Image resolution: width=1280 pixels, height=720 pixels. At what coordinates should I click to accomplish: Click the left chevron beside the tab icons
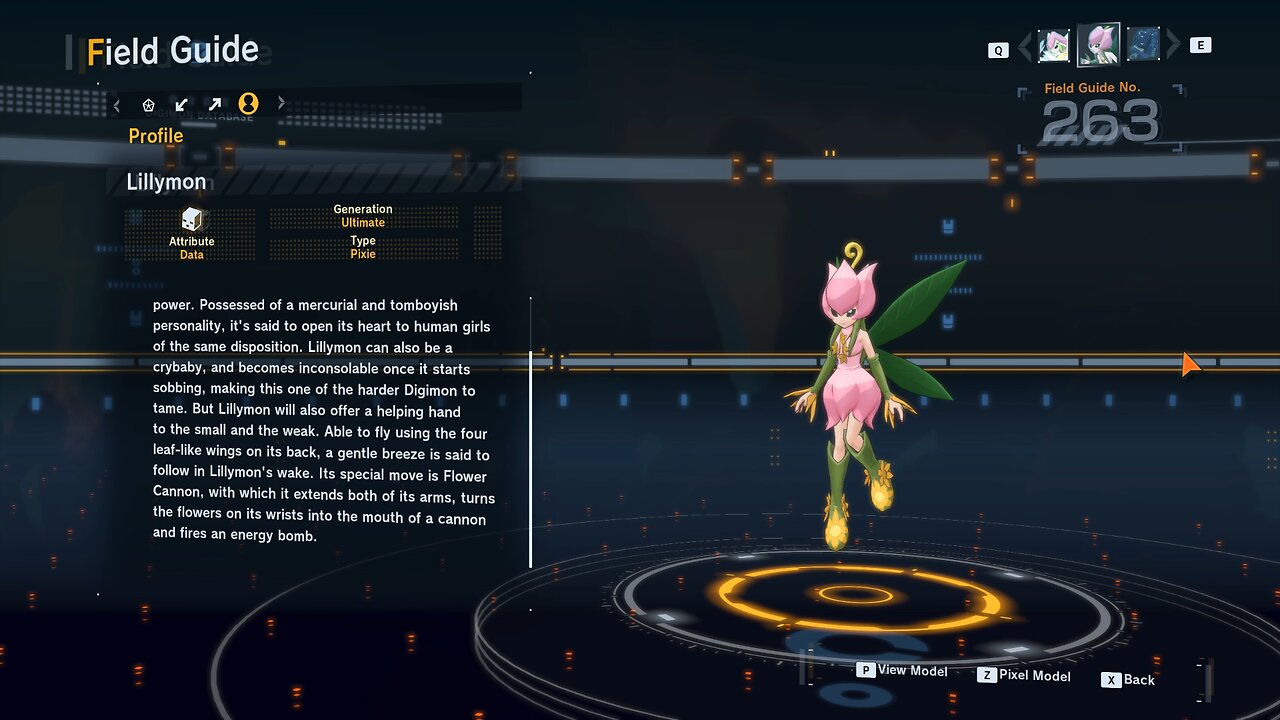pyautogui.click(x=117, y=104)
